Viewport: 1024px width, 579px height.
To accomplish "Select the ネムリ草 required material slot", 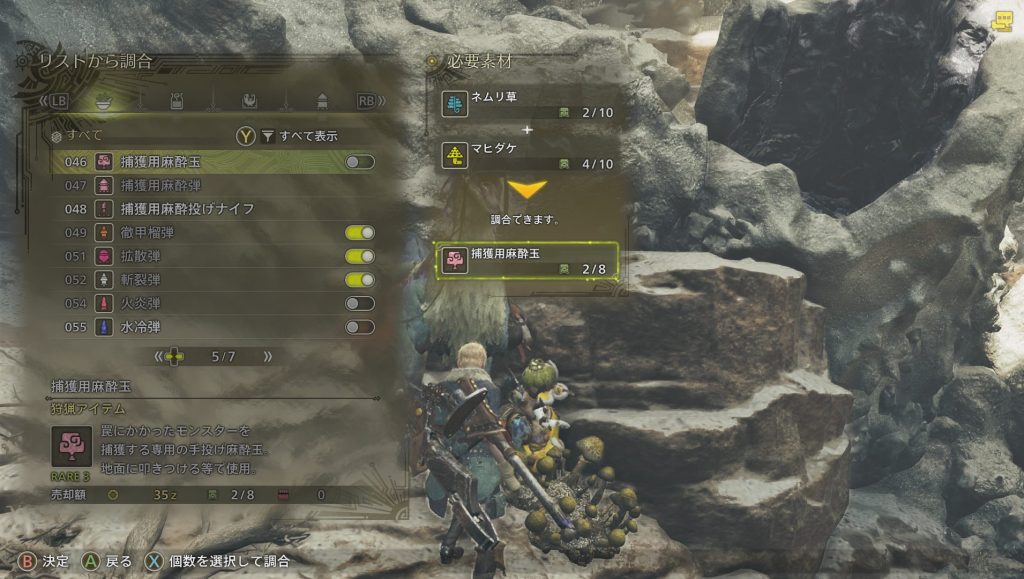I will [530, 105].
